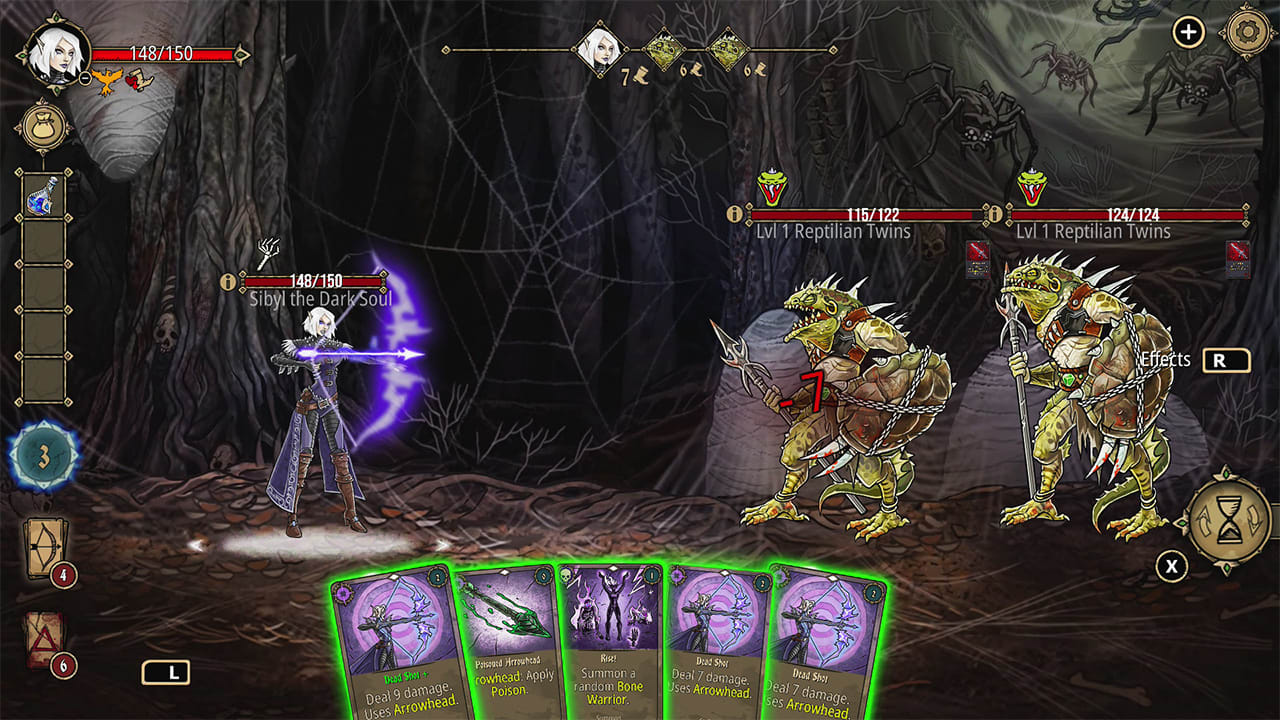Click the left enemy's red health bar

862,212
